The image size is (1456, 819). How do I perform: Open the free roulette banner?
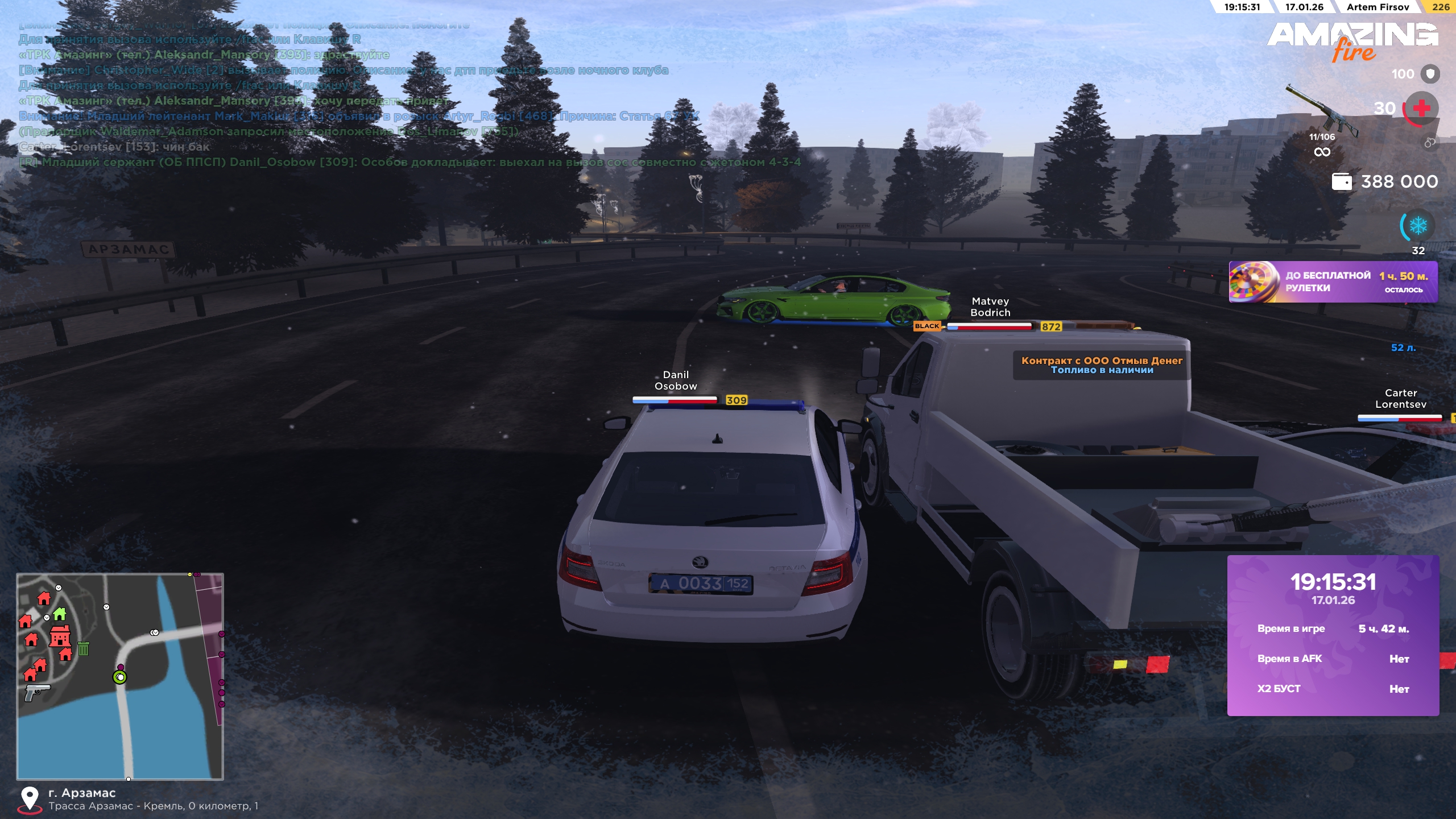pos(1333,282)
